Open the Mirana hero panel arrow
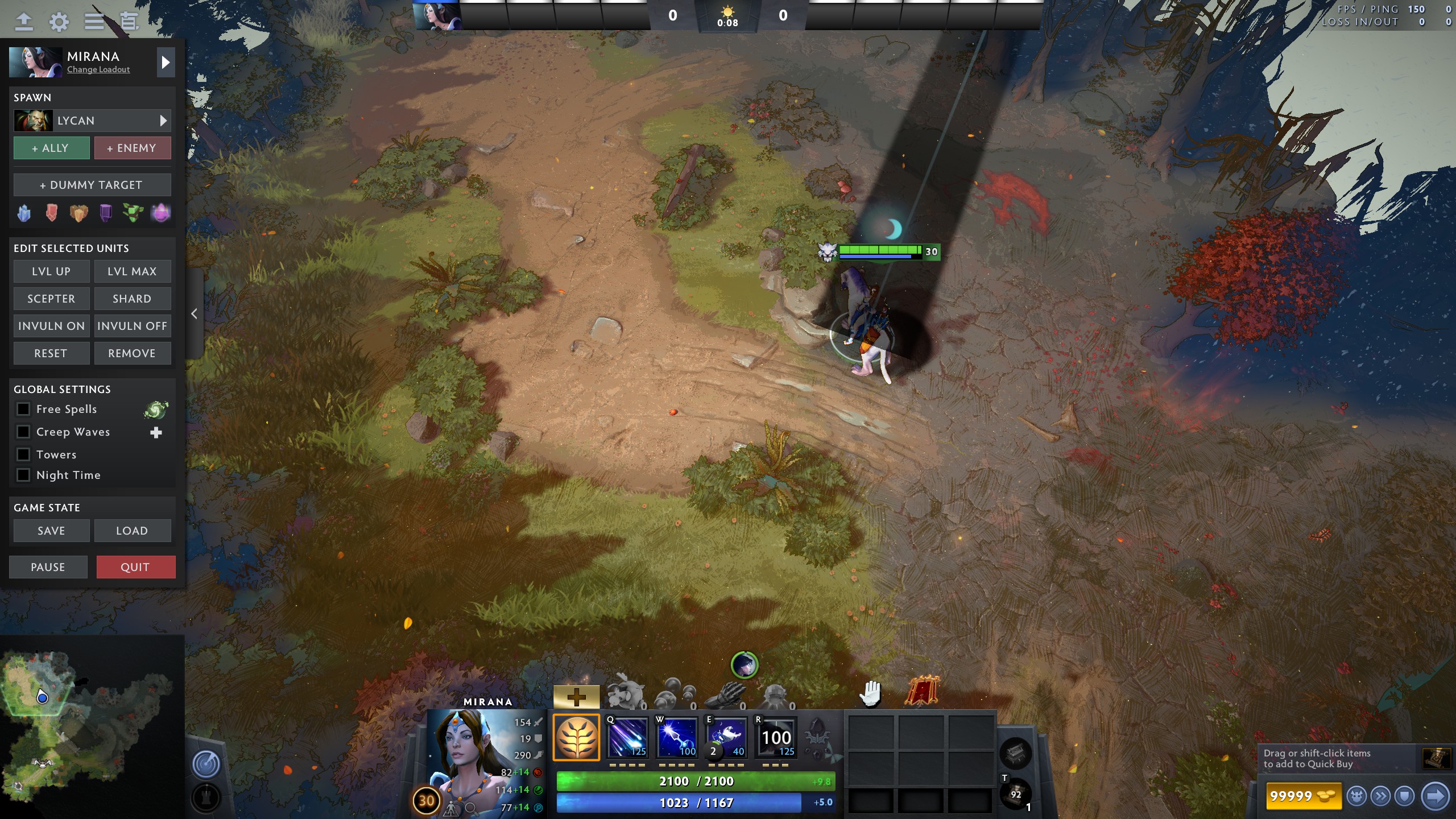This screenshot has width=1456, height=819. tap(166, 62)
